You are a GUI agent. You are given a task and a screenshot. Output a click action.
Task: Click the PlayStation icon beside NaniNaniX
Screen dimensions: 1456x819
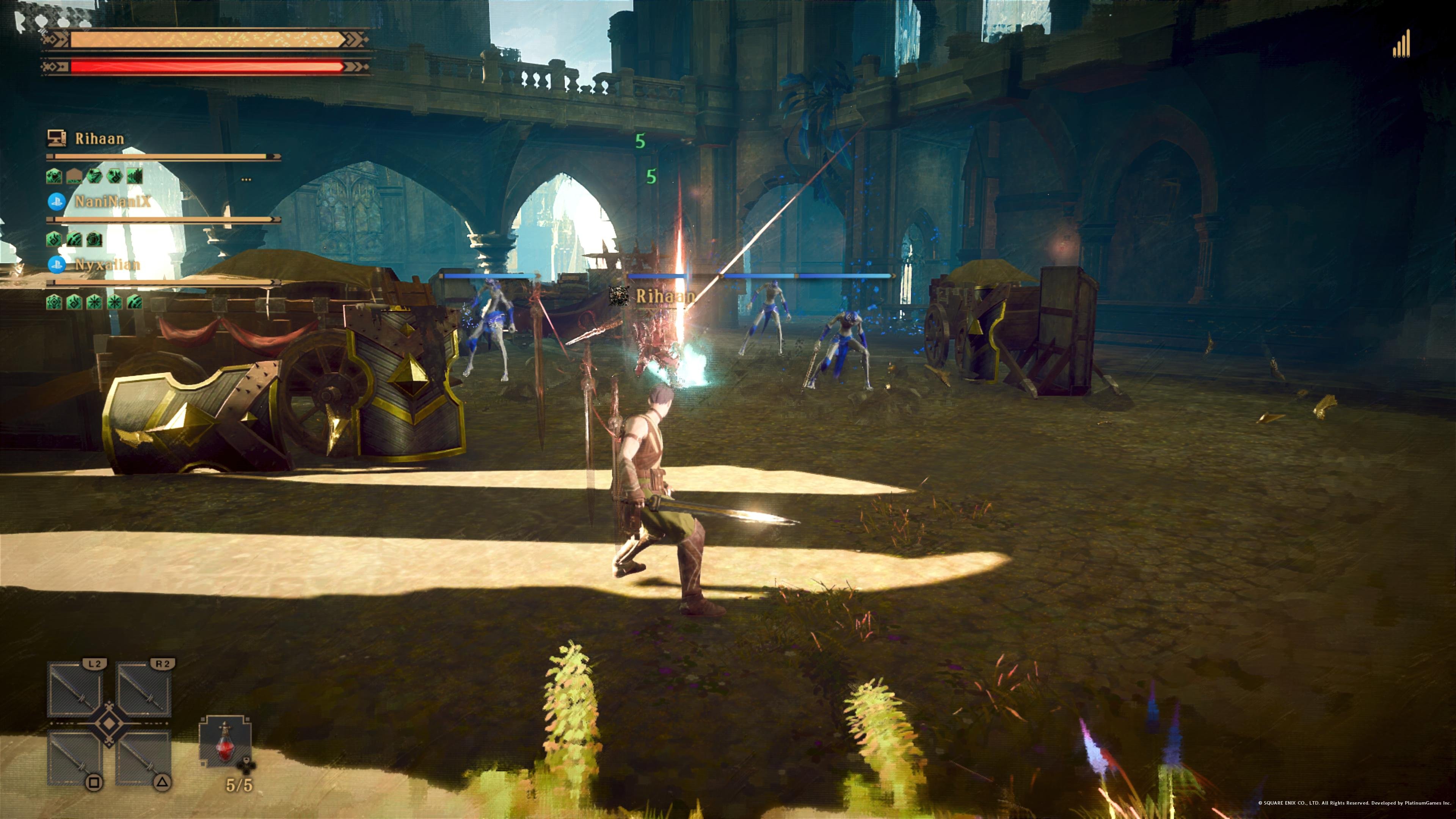[56, 201]
